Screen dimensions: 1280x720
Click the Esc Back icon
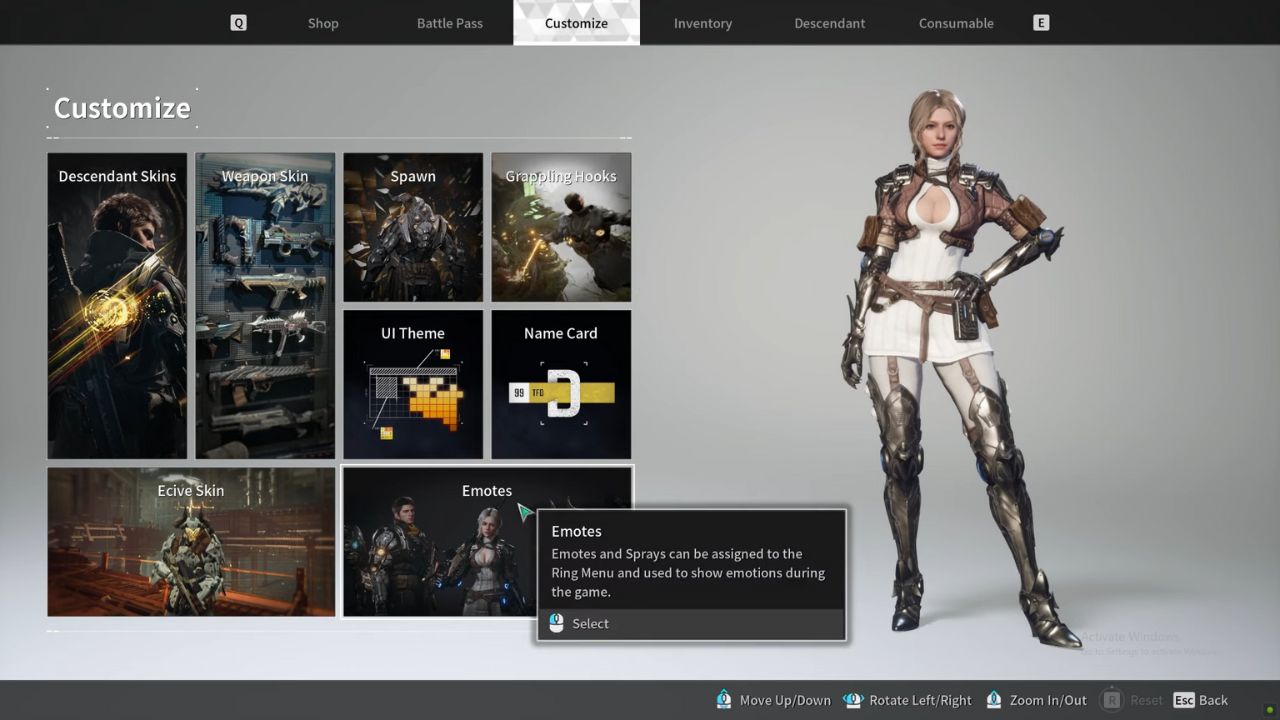1186,700
